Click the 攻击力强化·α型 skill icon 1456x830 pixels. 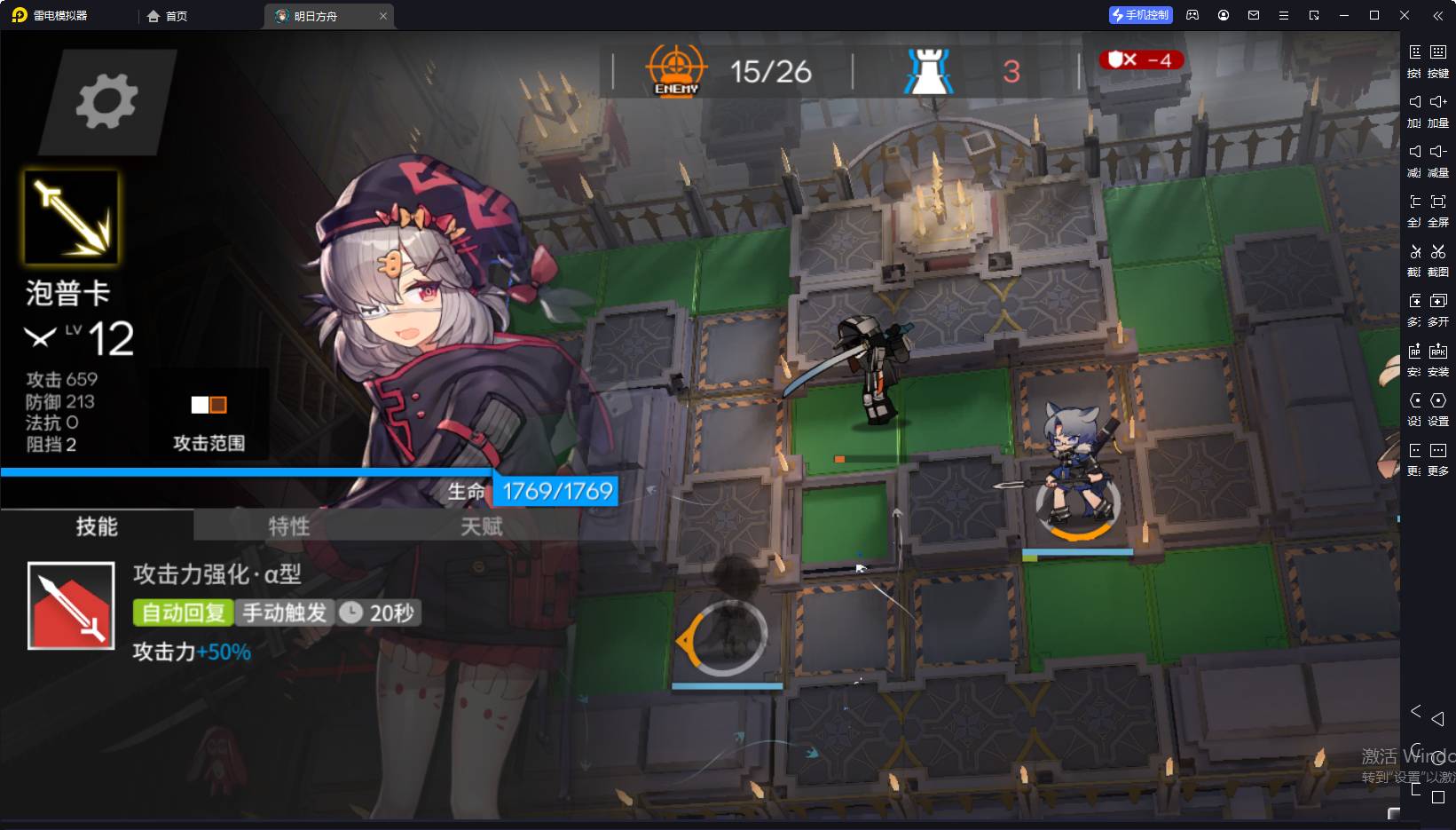[71, 605]
